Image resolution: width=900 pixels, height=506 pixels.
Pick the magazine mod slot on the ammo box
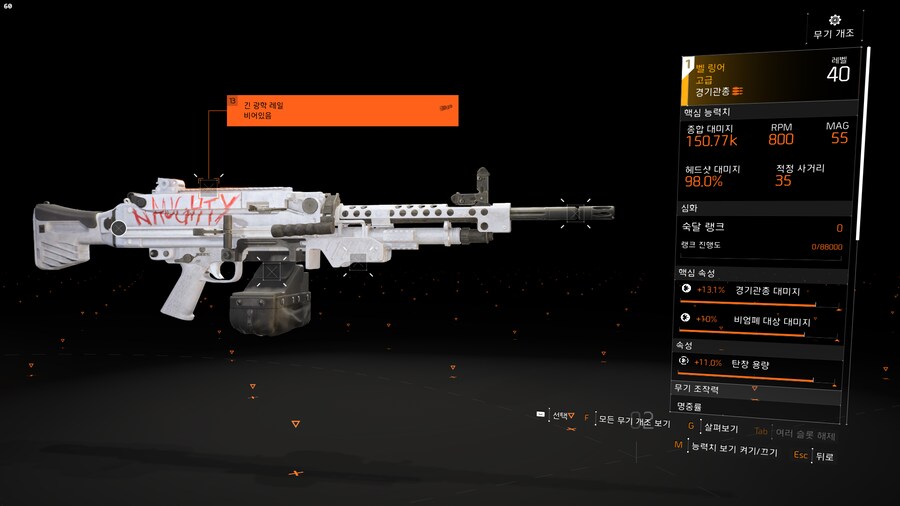coord(270,270)
